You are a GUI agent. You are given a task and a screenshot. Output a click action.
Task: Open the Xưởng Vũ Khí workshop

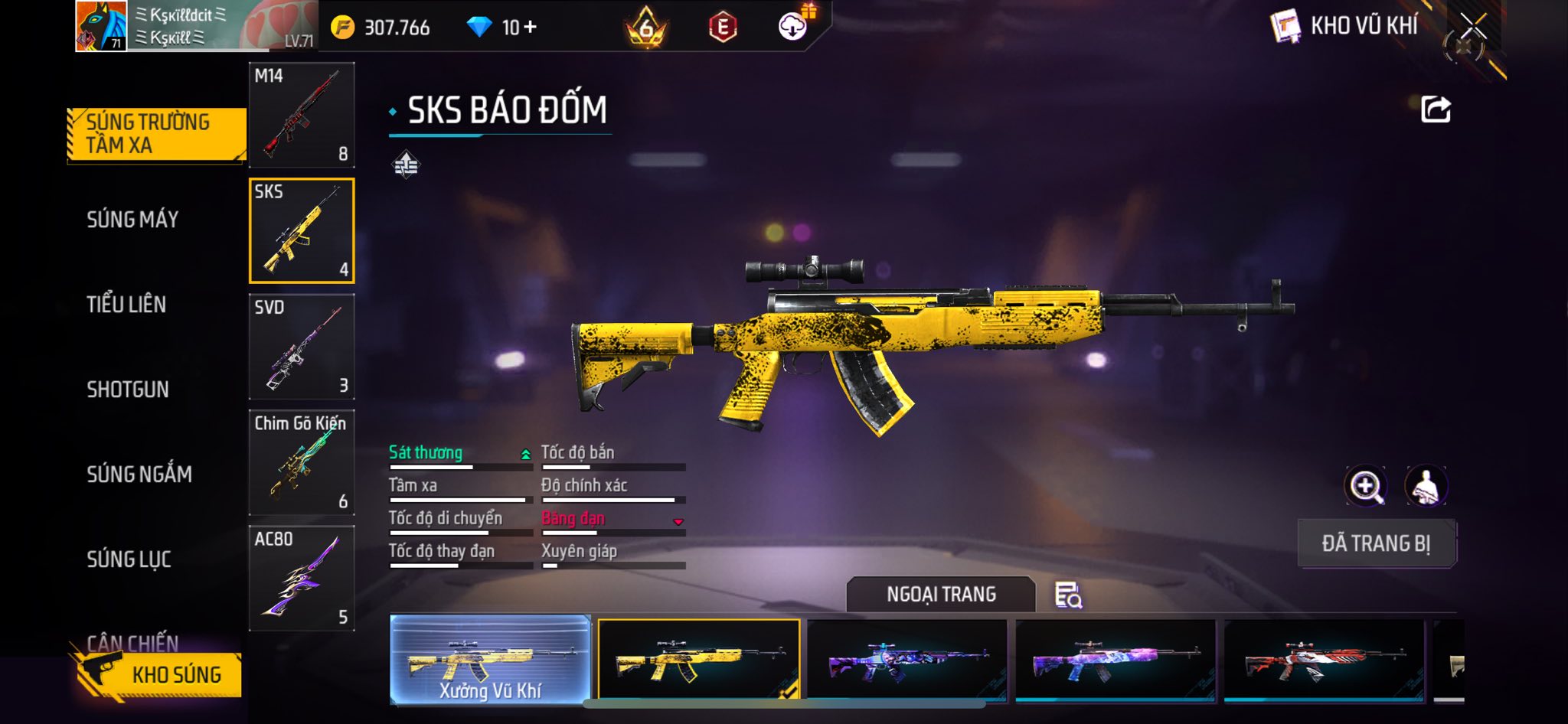point(490,659)
